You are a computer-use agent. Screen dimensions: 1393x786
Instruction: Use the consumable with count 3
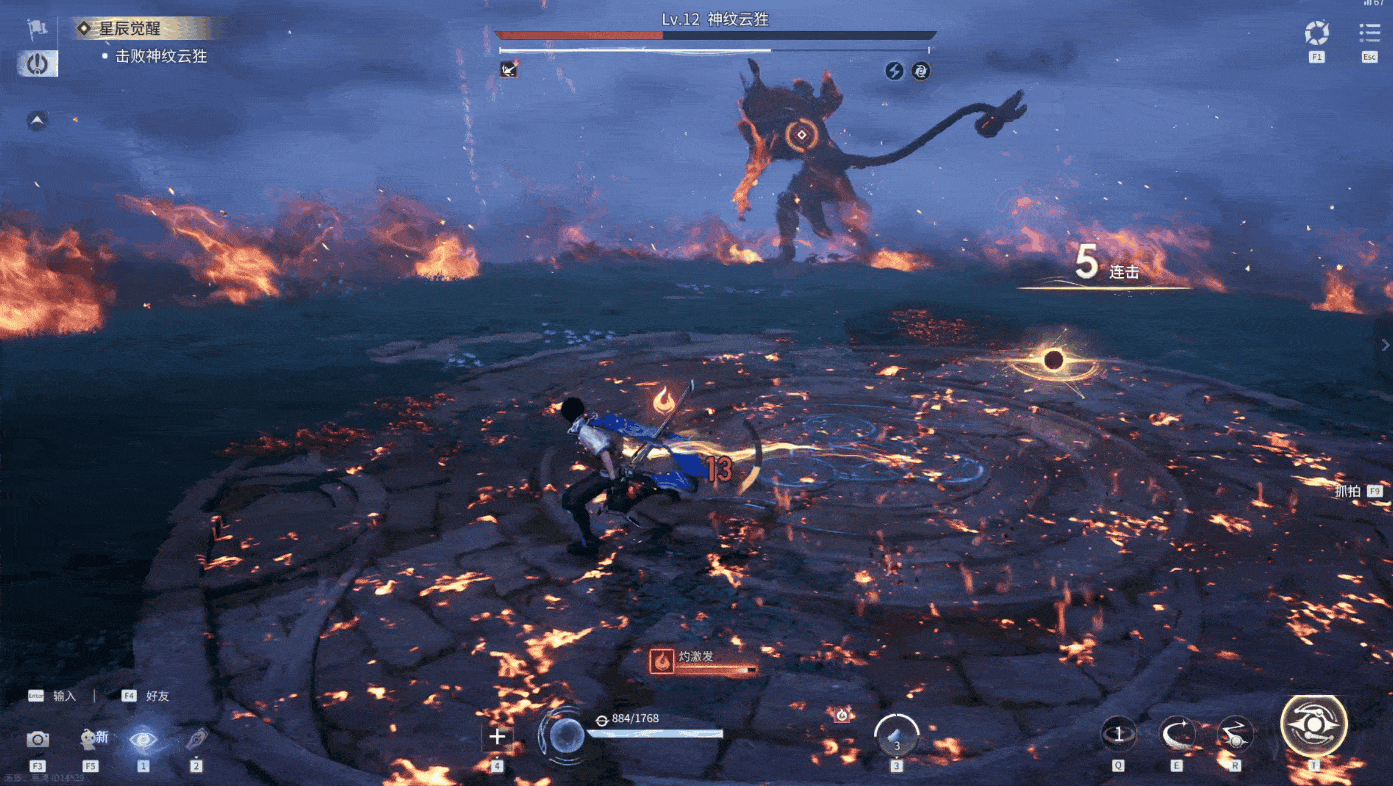click(x=897, y=737)
